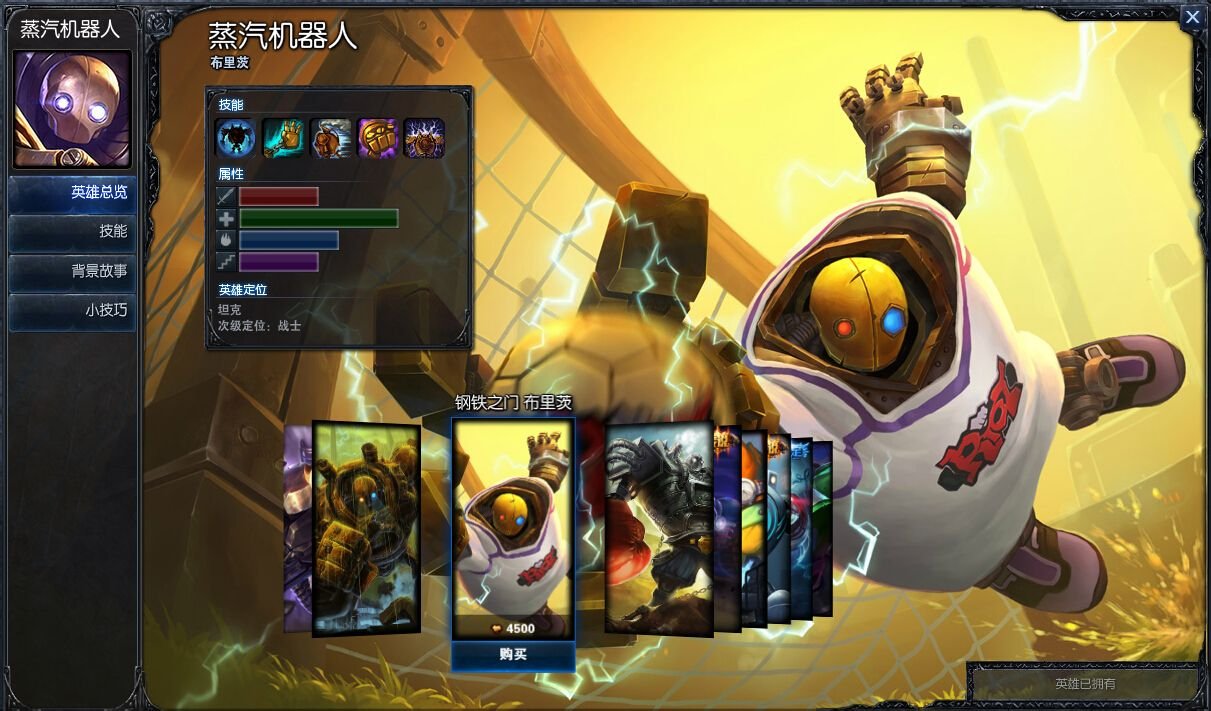Click the 英雄已拥有 owned button

coord(1085,684)
